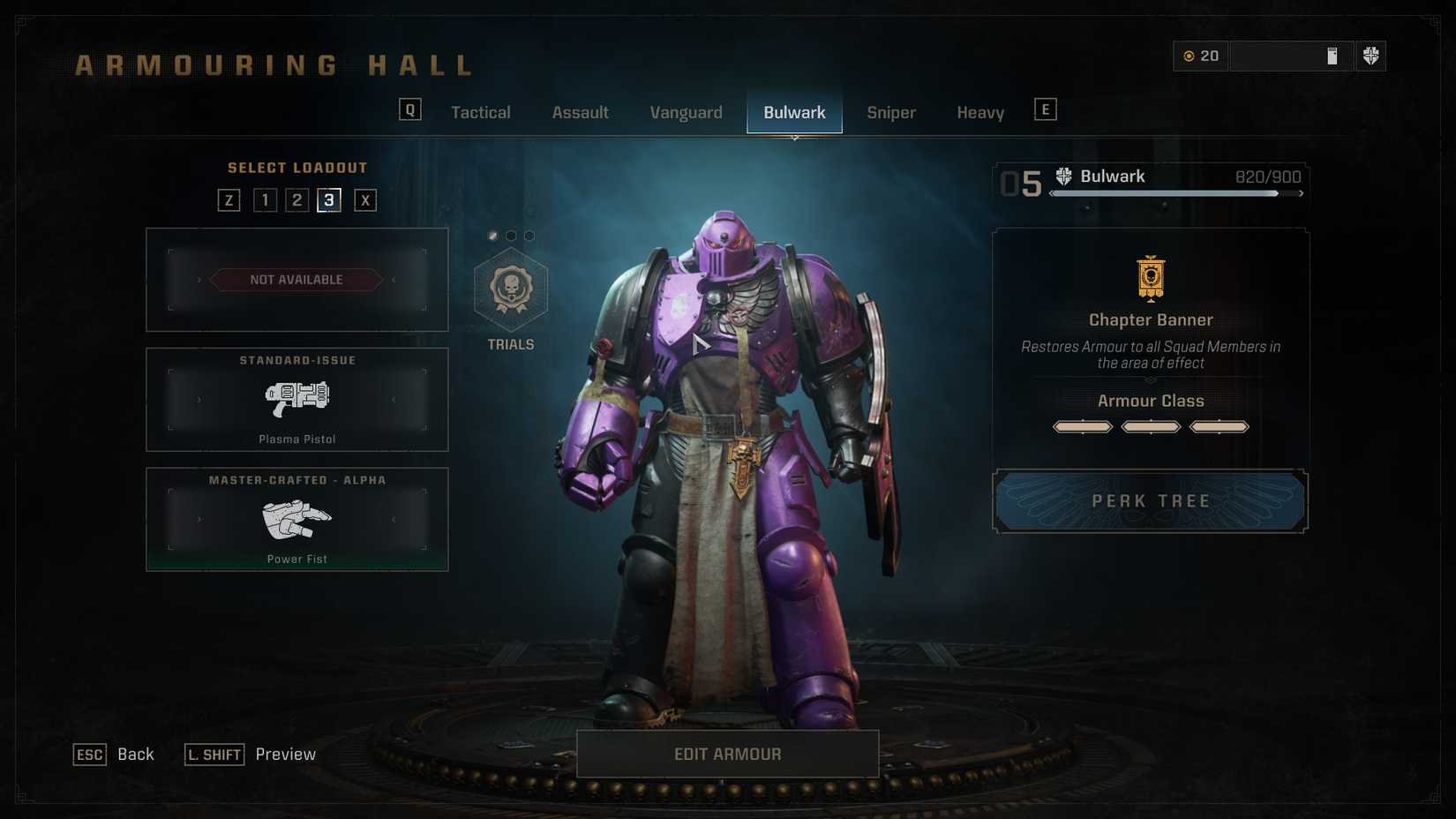The height and width of the screenshot is (819, 1456).
Task: Click the requisition coin icon showing 20
Action: coord(1189,56)
